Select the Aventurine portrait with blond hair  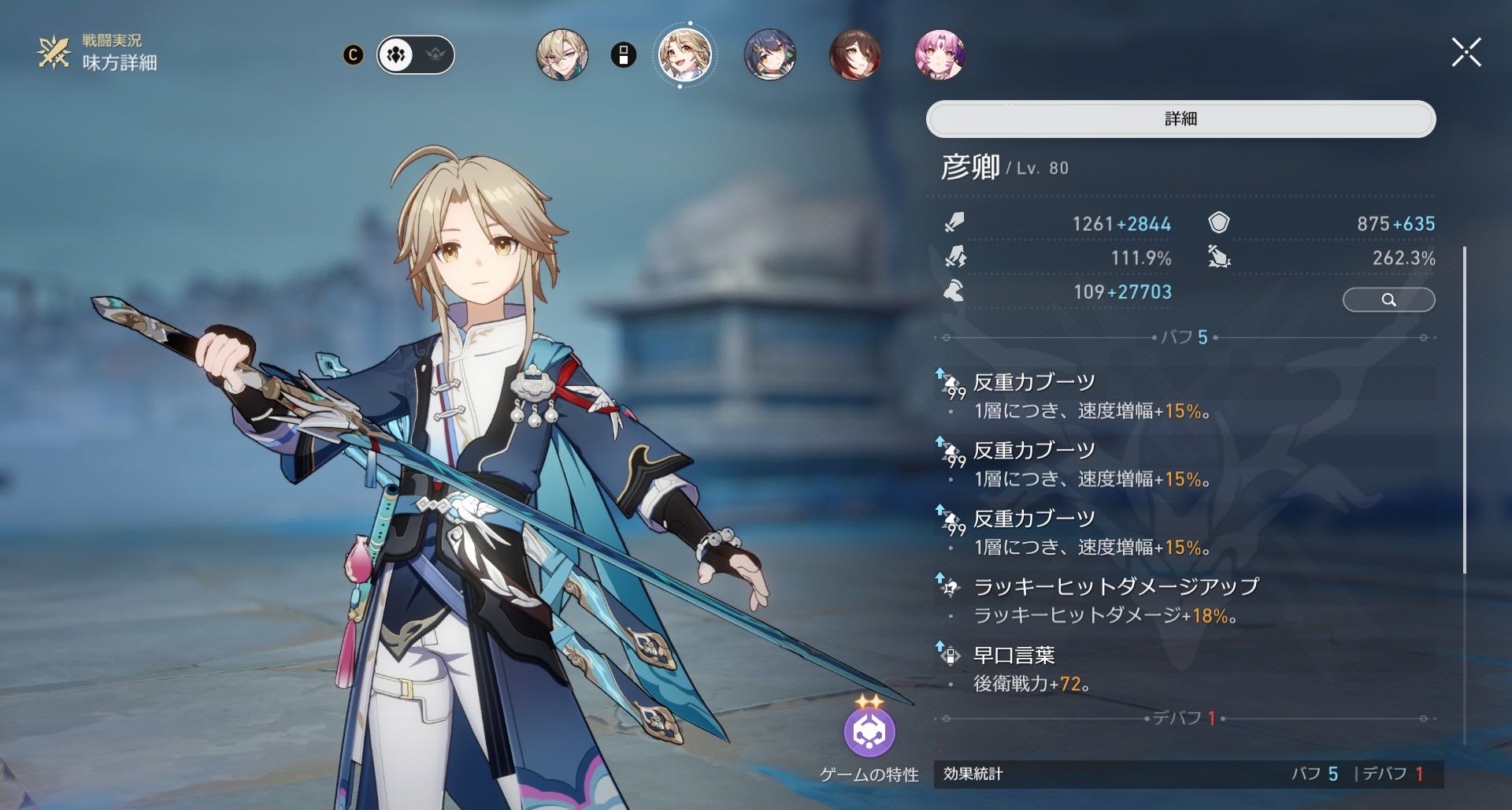pos(562,55)
